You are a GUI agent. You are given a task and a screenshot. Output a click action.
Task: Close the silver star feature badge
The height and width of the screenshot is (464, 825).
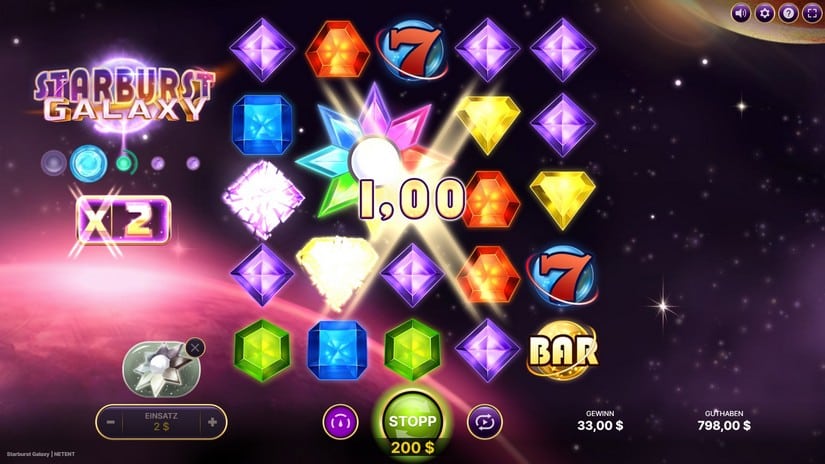(195, 348)
